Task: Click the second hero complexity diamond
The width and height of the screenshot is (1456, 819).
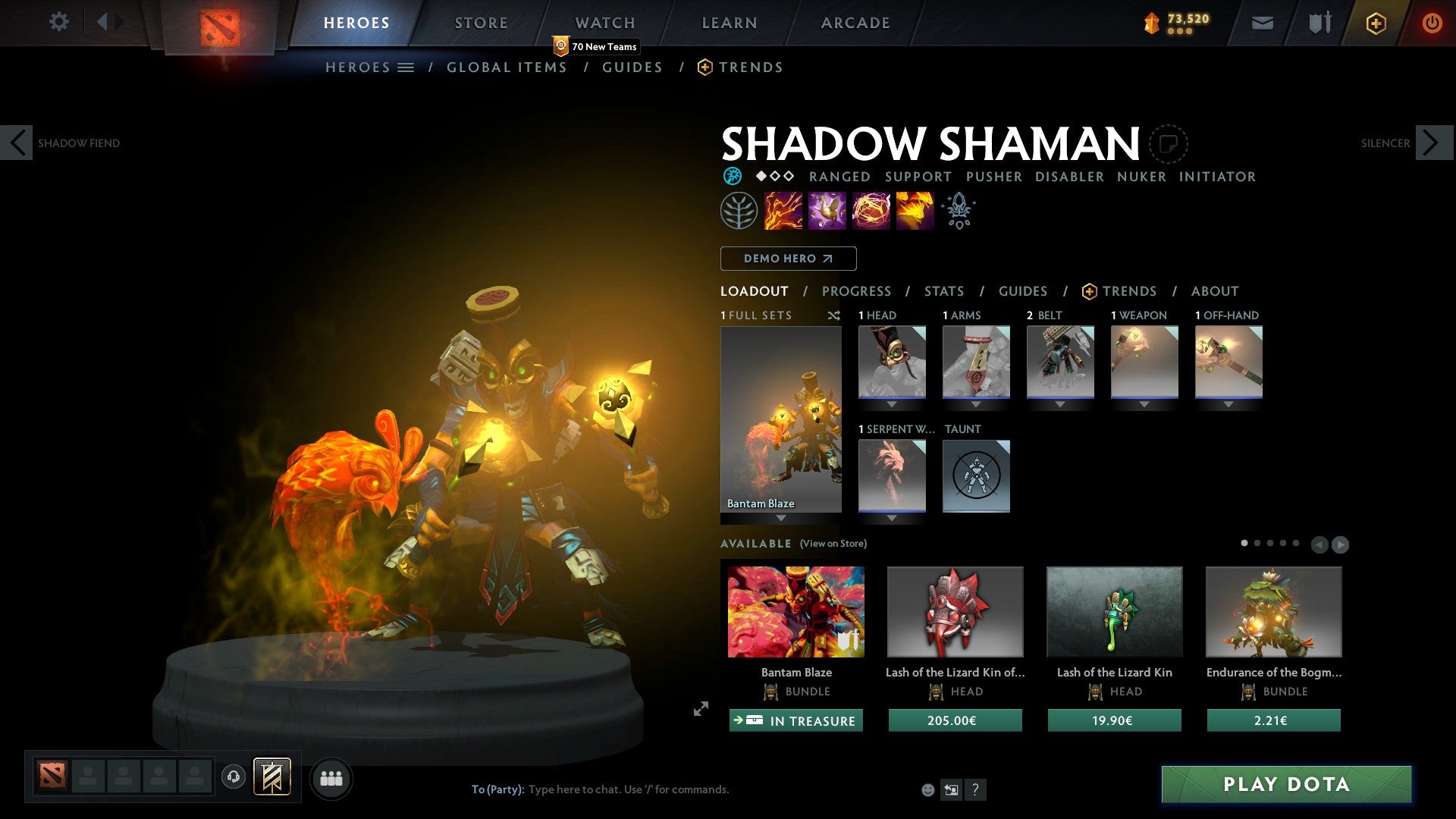Action: point(773,176)
